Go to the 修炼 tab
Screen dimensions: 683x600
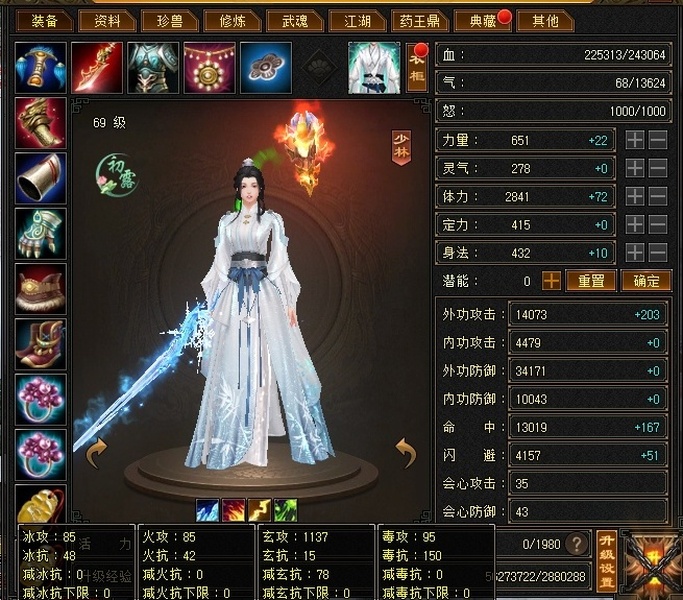tap(231, 21)
